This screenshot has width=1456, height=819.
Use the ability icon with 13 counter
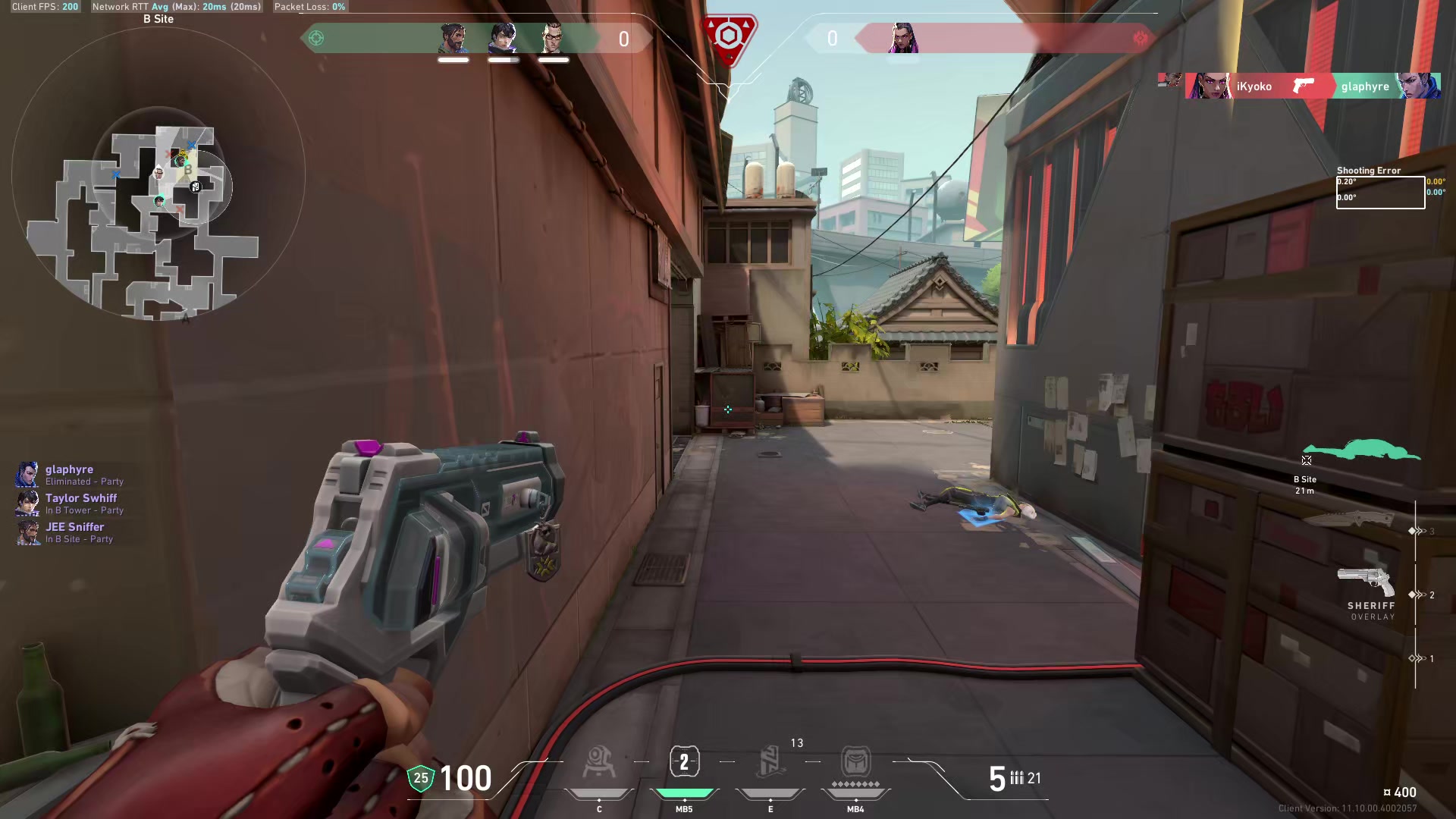(770, 762)
